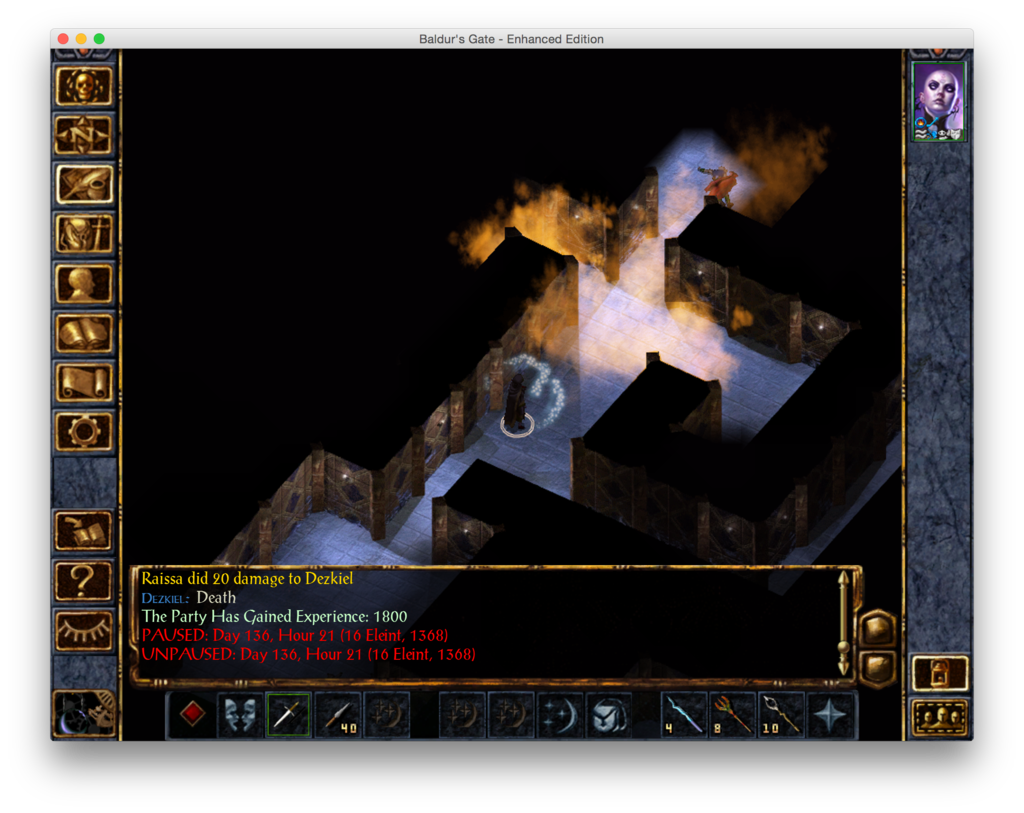Click the quick save book button
This screenshot has width=1024, height=813.
[84, 531]
